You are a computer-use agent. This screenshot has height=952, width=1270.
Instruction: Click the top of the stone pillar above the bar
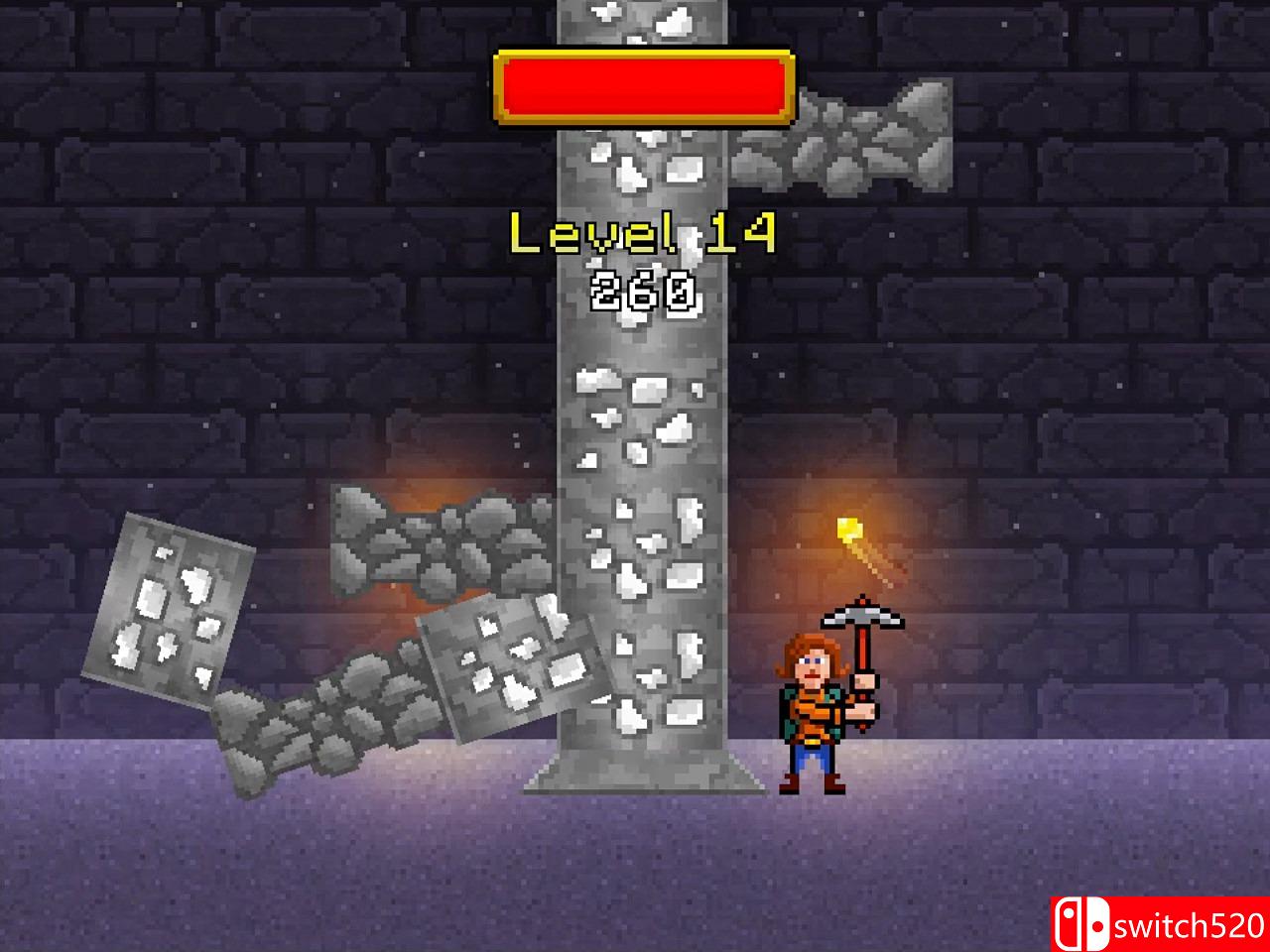click(640, 20)
